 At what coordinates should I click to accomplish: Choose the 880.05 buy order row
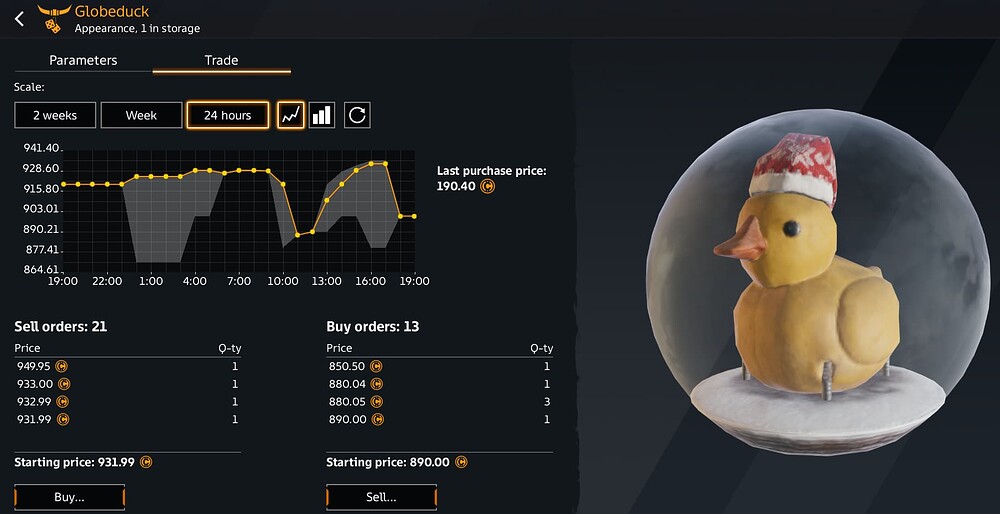[439, 401]
